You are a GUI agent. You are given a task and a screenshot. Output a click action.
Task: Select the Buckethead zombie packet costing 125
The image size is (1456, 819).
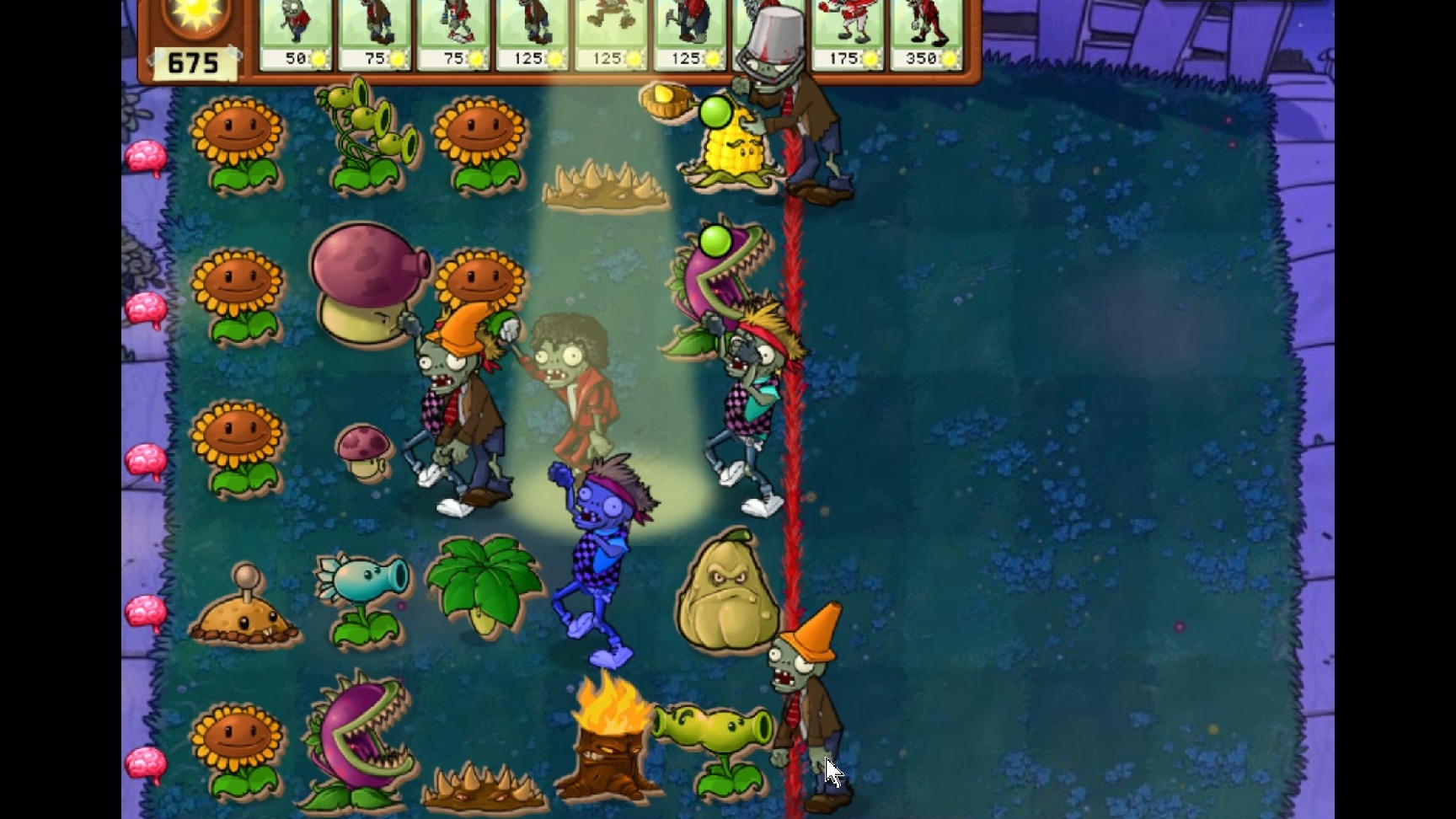click(x=532, y=34)
